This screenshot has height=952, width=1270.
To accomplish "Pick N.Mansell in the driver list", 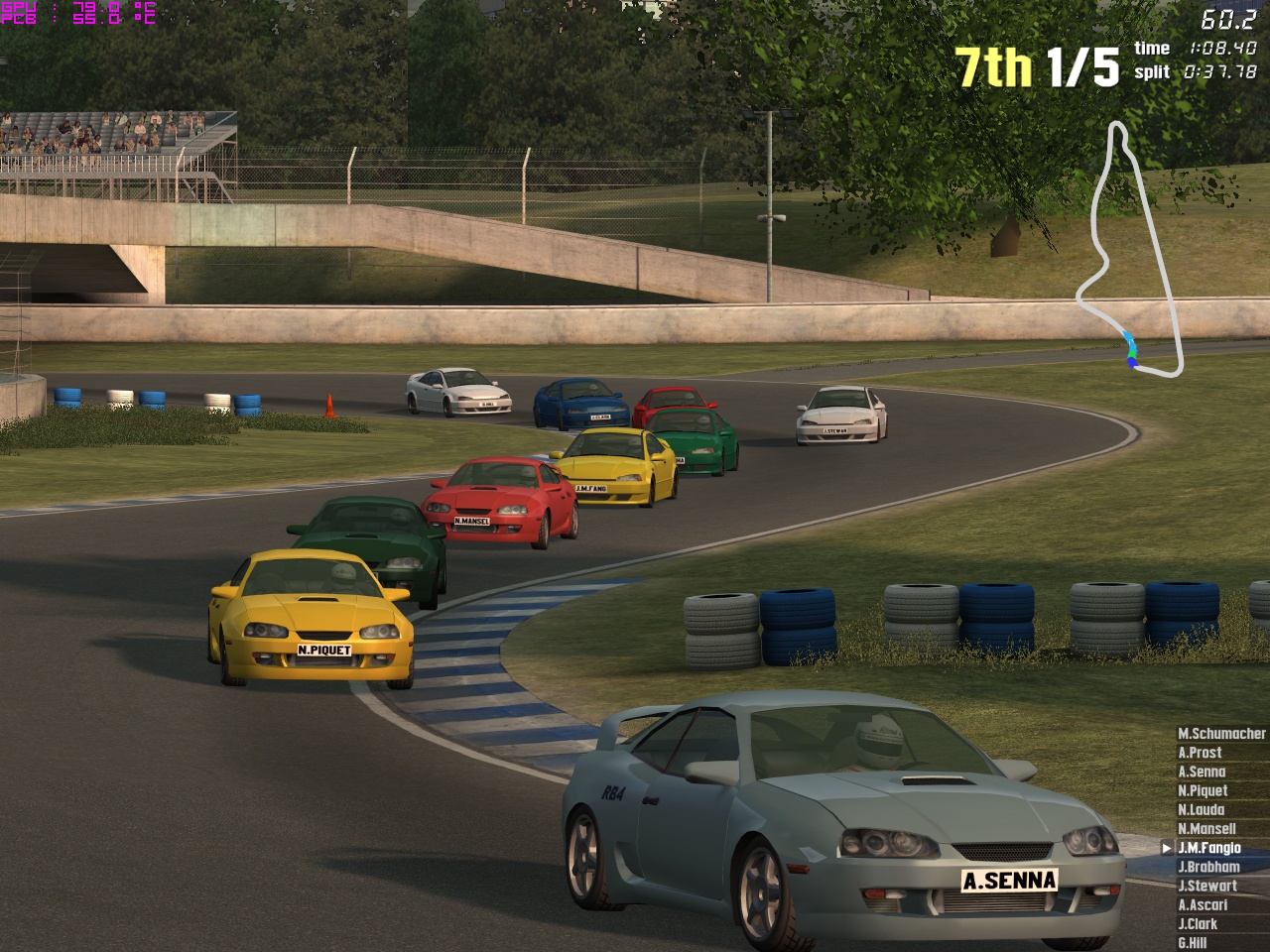I will pyautogui.click(x=1206, y=828).
